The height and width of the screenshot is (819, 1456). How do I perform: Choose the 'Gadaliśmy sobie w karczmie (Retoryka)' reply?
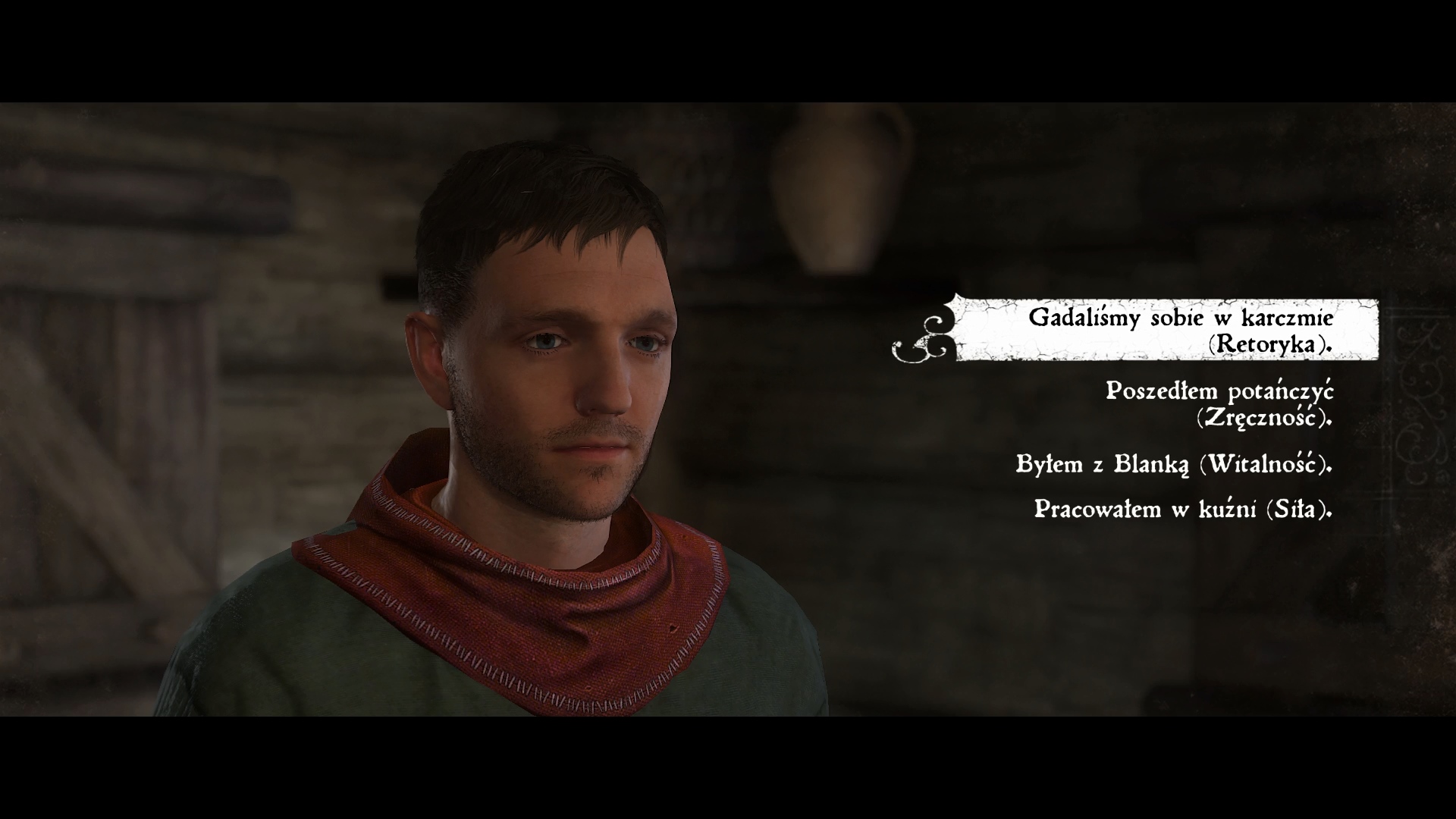(1179, 331)
